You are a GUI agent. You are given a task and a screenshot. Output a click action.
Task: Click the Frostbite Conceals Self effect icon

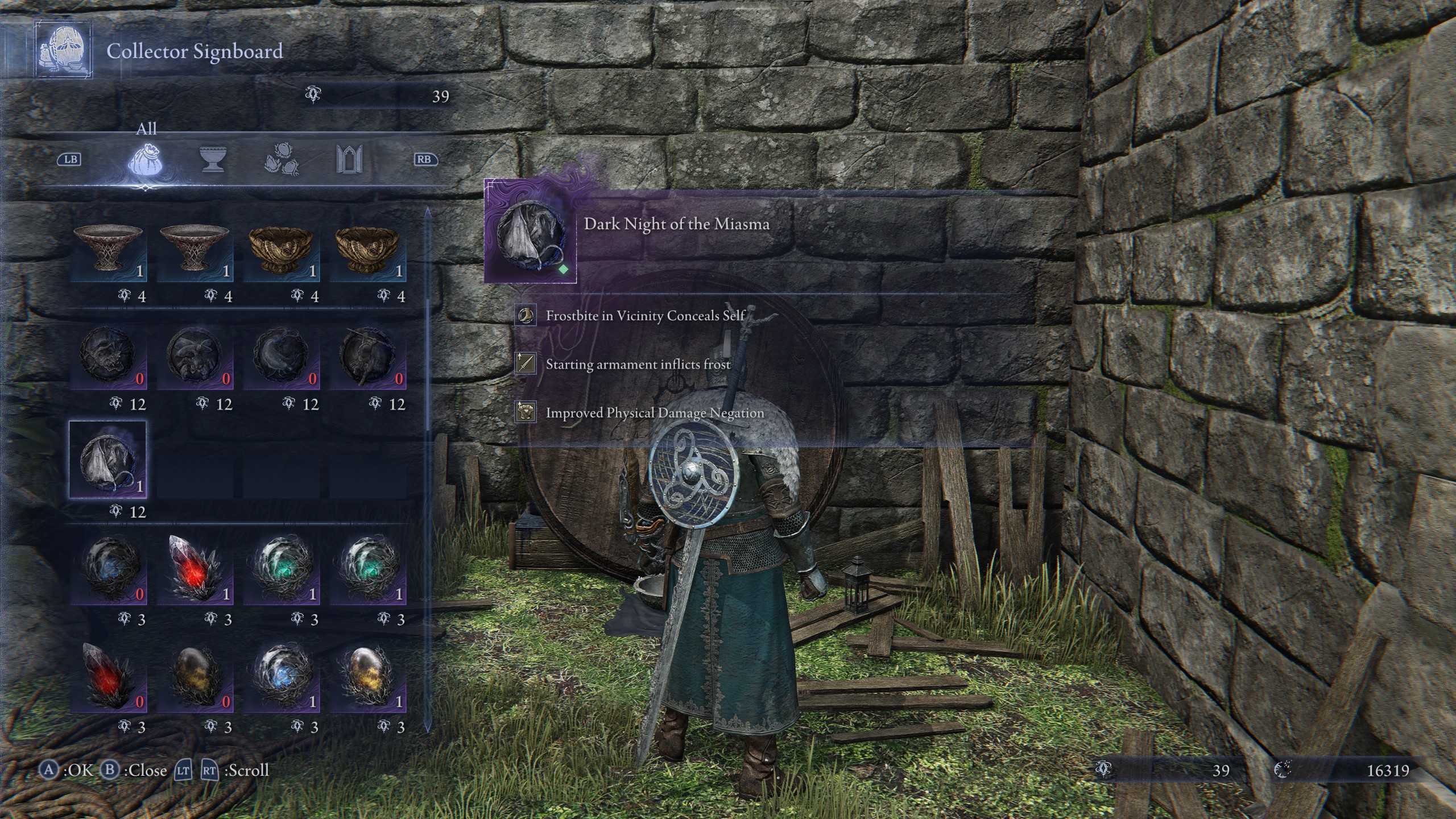(x=526, y=315)
